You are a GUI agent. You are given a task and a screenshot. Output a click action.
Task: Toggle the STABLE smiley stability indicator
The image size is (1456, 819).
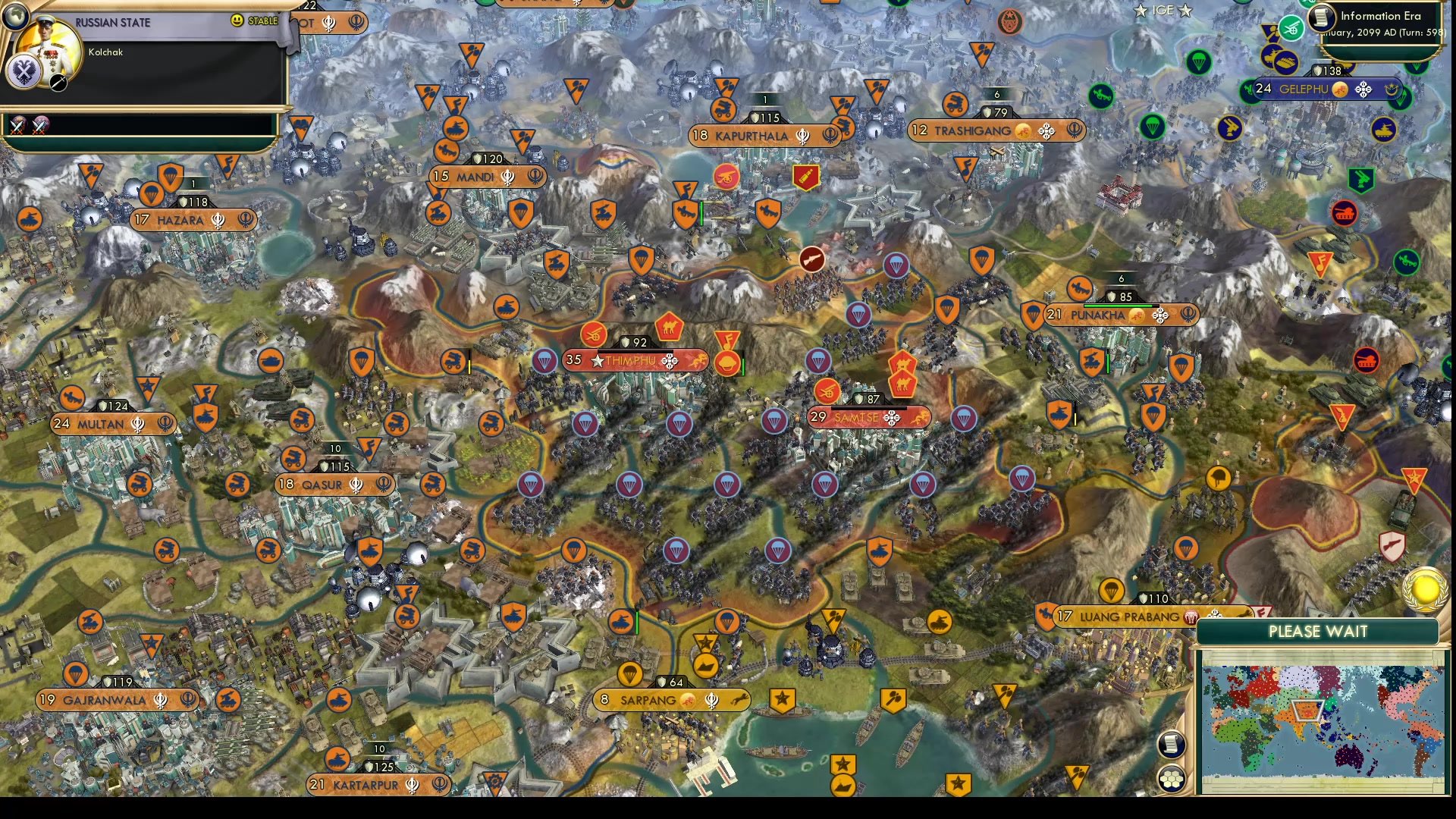(x=237, y=20)
